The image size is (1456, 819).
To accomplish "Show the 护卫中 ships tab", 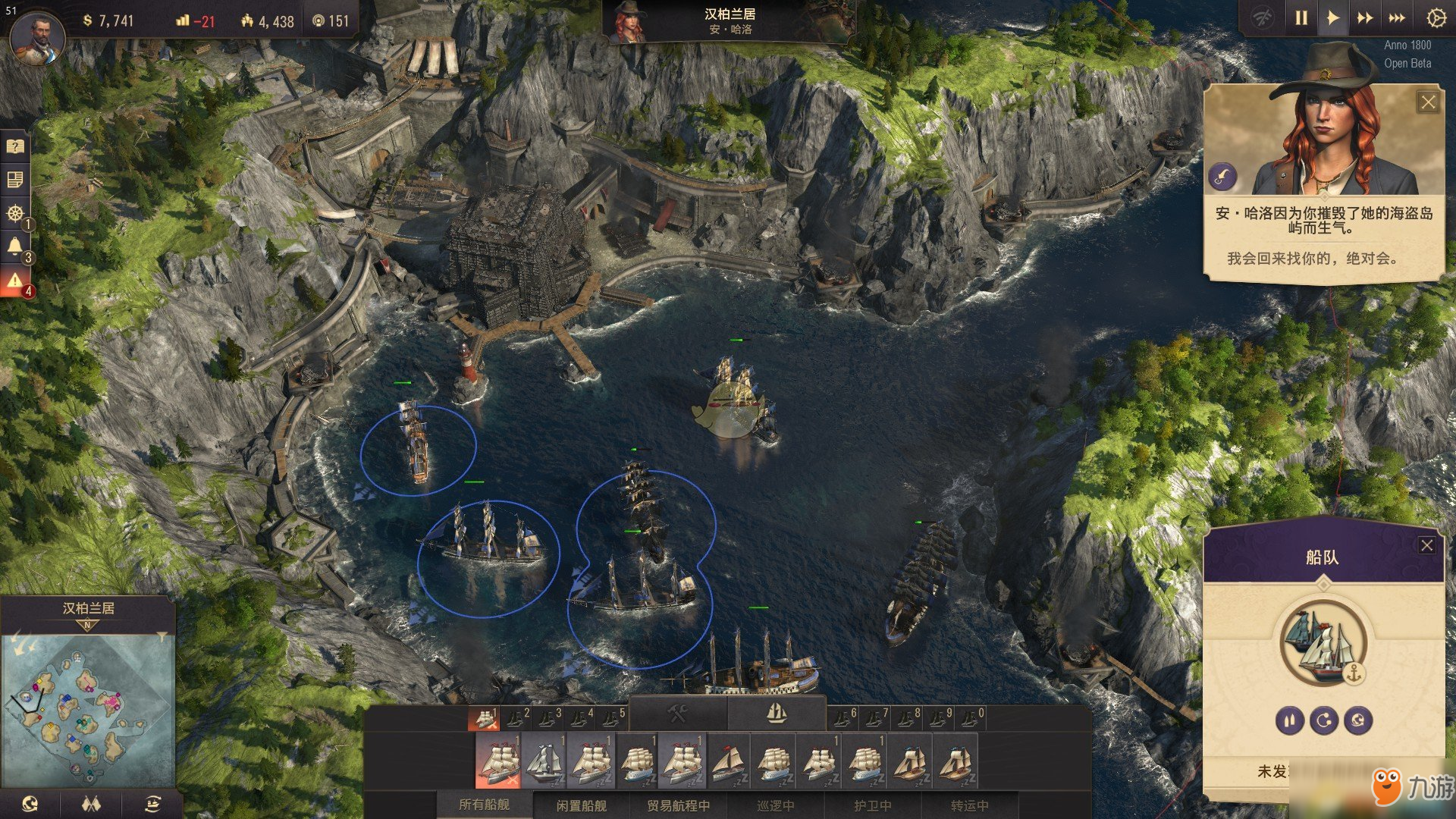I will pos(872,805).
